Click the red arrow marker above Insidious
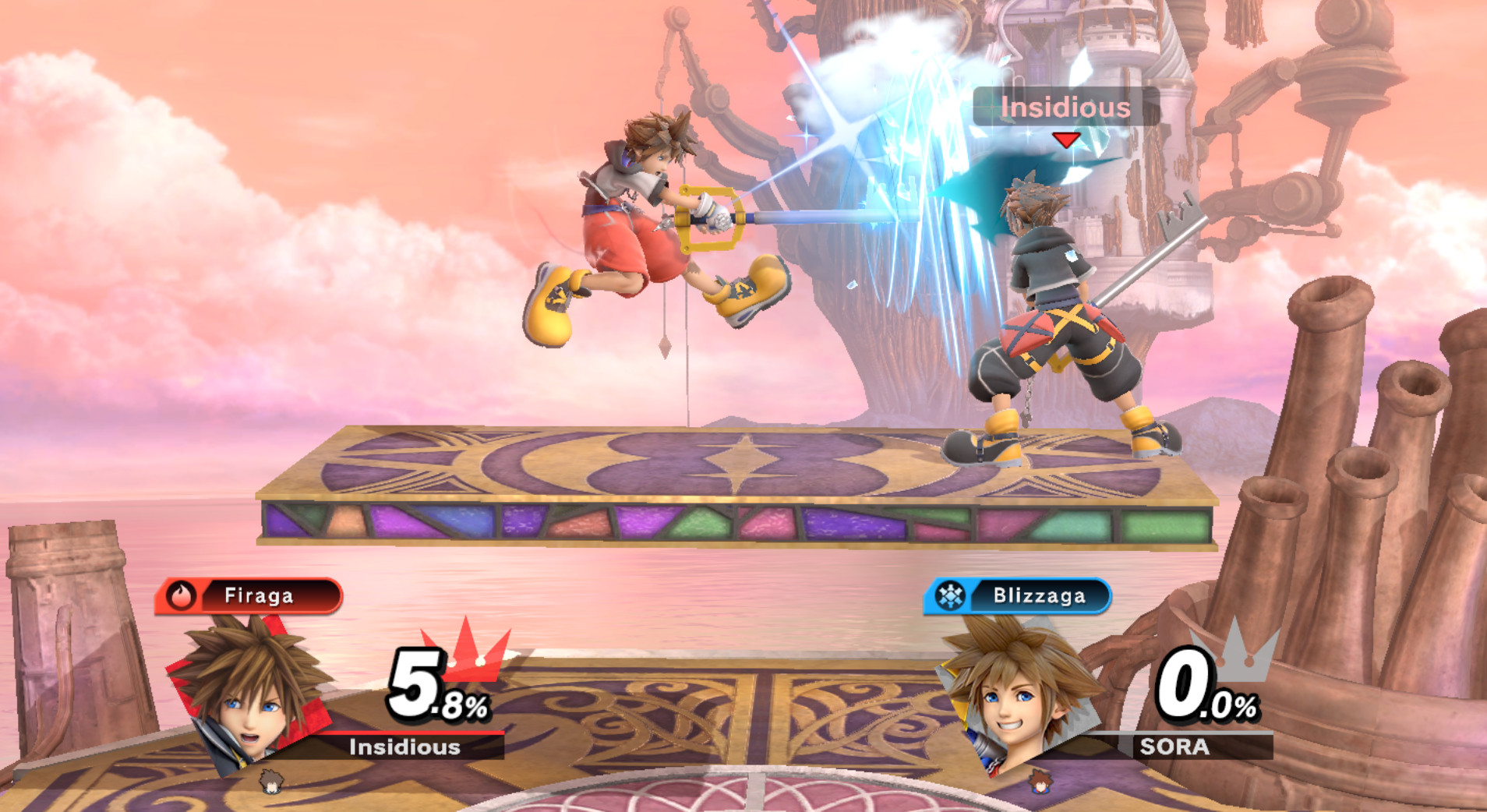 [x=1065, y=141]
